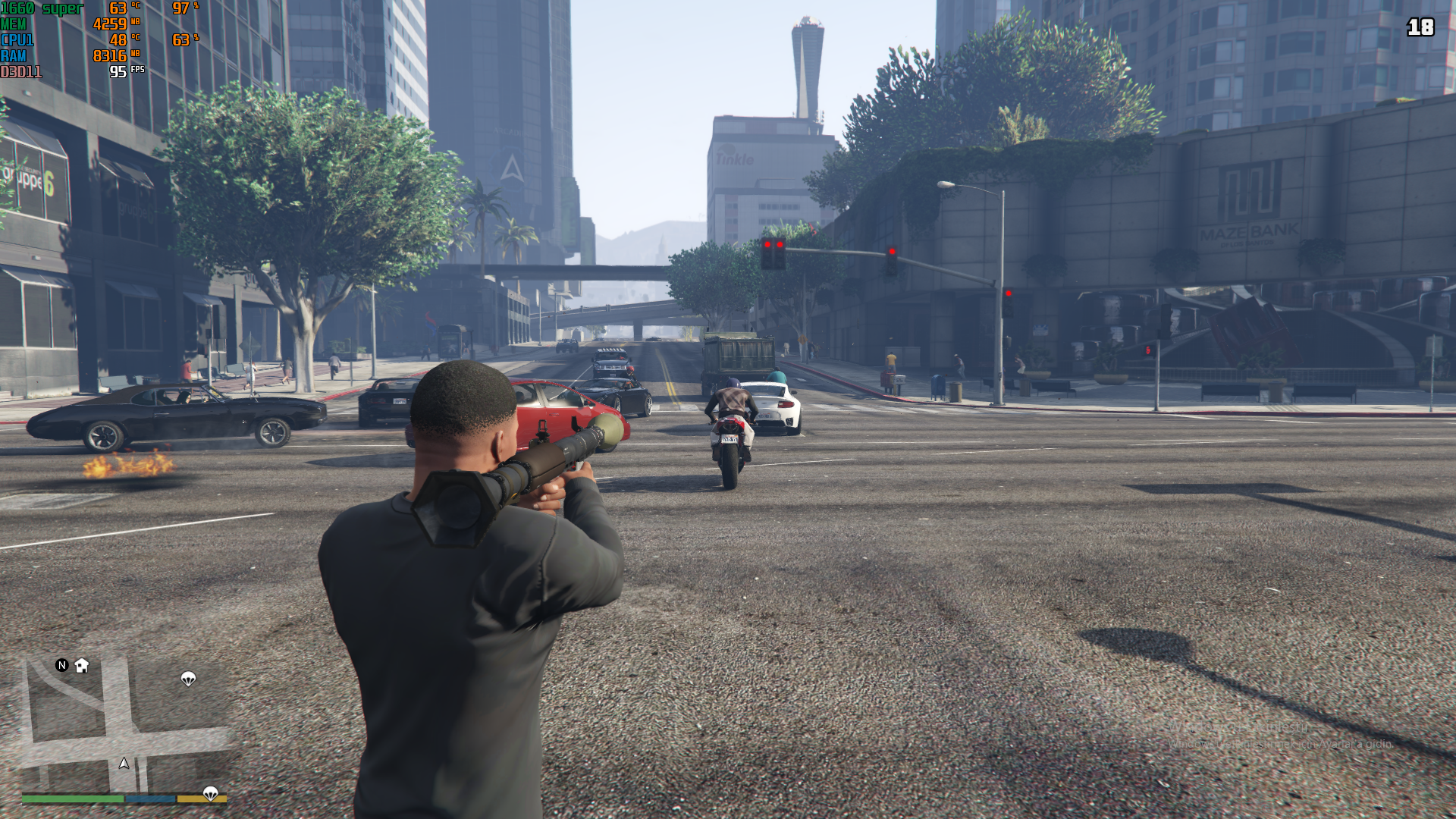Click the parachute blip near the stat bars
Viewport: 1456px width, 819px height.
pyautogui.click(x=209, y=795)
